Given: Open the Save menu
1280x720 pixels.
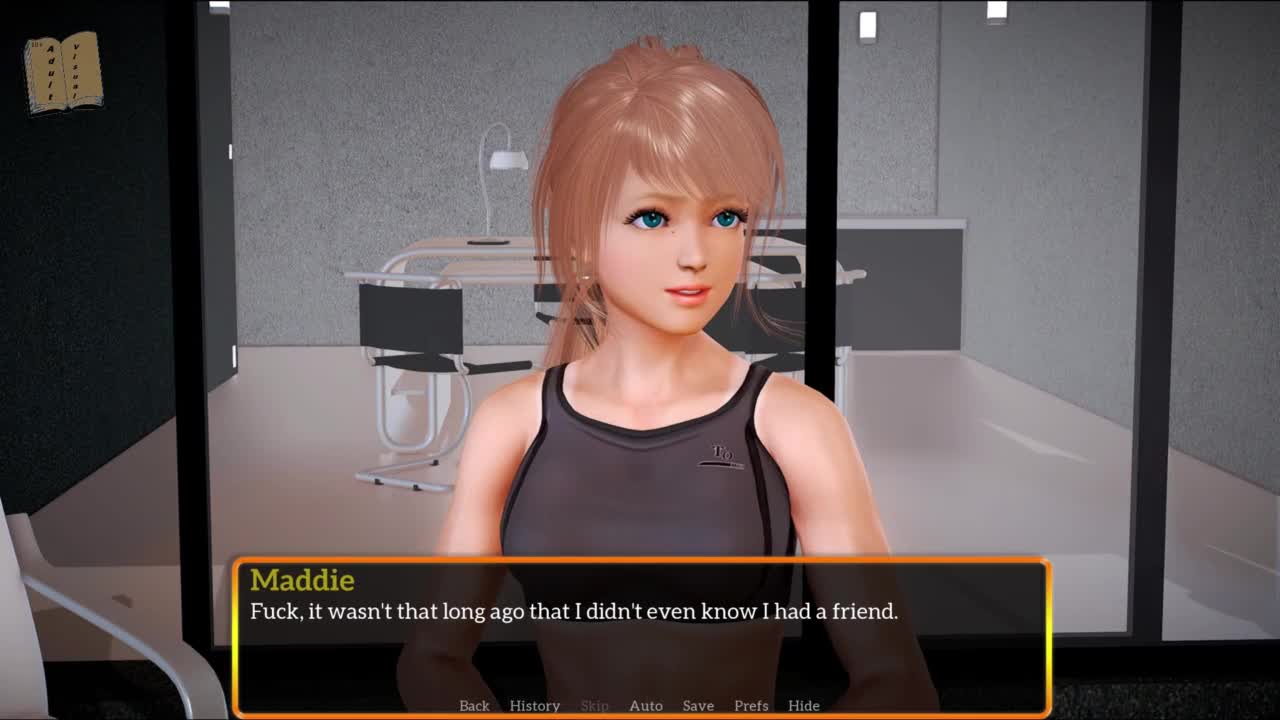Looking at the screenshot, I should pyautogui.click(x=698, y=705).
